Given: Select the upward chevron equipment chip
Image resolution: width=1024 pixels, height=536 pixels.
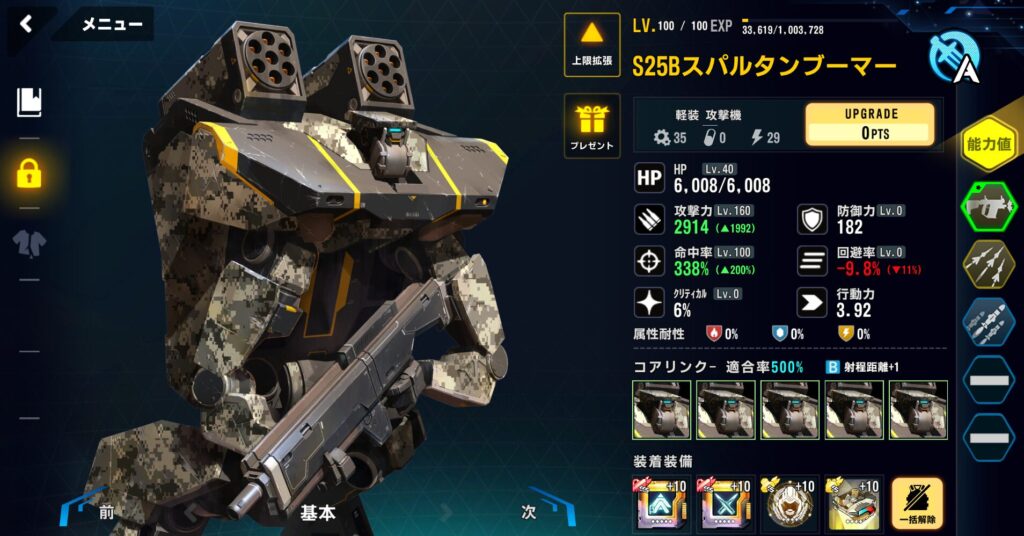Looking at the screenshot, I should tap(661, 503).
